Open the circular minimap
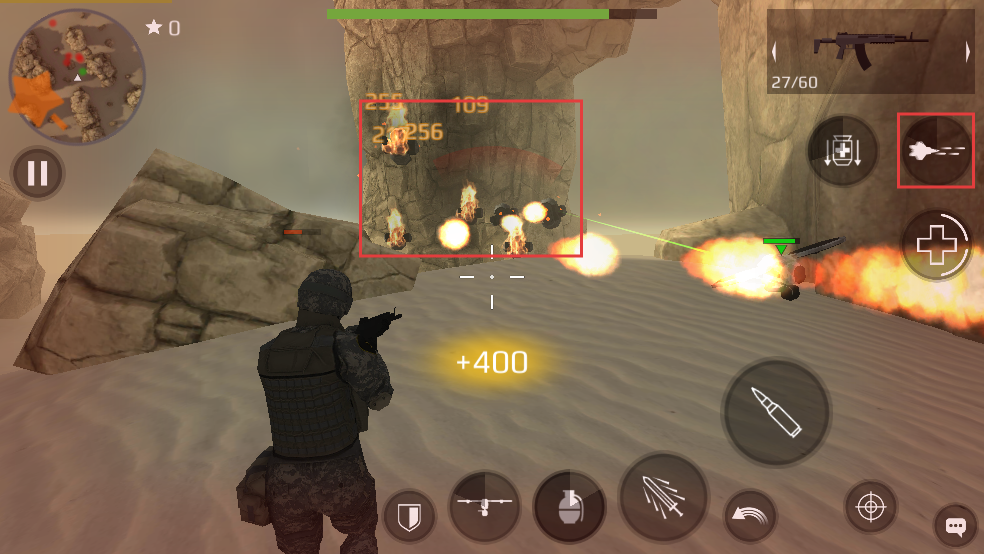This screenshot has height=554, width=984. click(x=77, y=77)
